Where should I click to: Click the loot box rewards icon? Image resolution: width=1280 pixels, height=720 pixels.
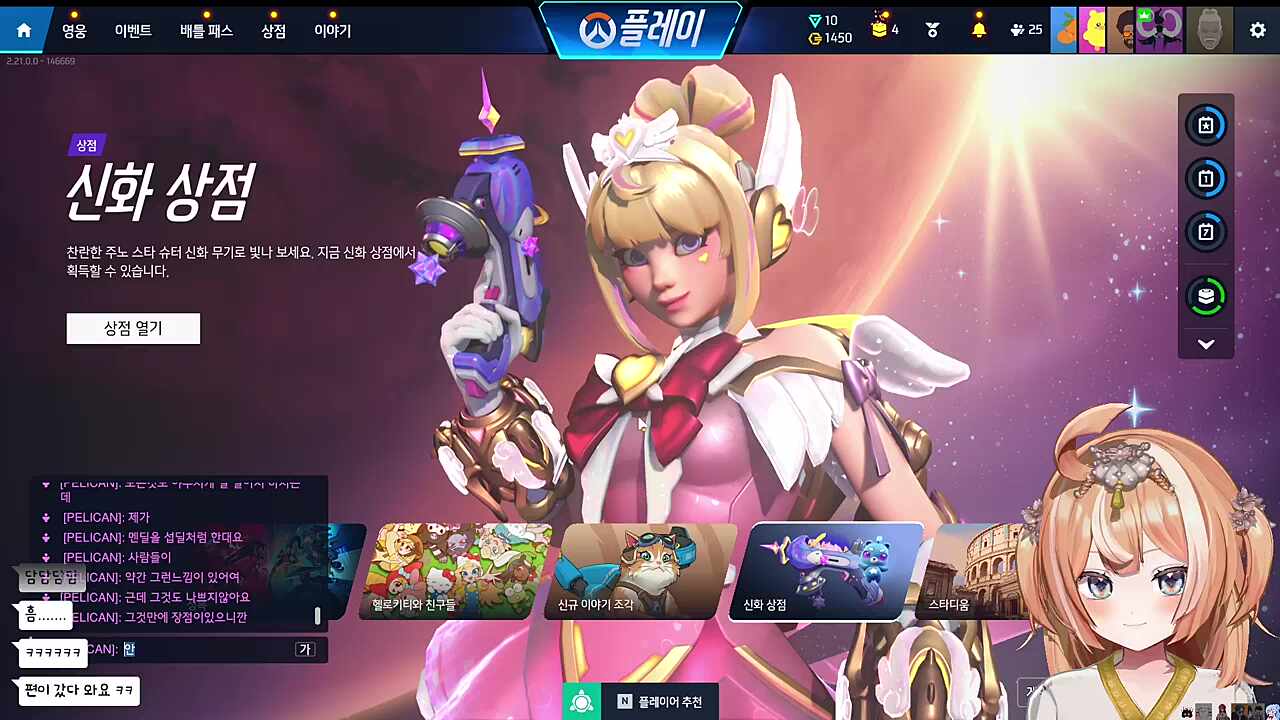pos(879,27)
